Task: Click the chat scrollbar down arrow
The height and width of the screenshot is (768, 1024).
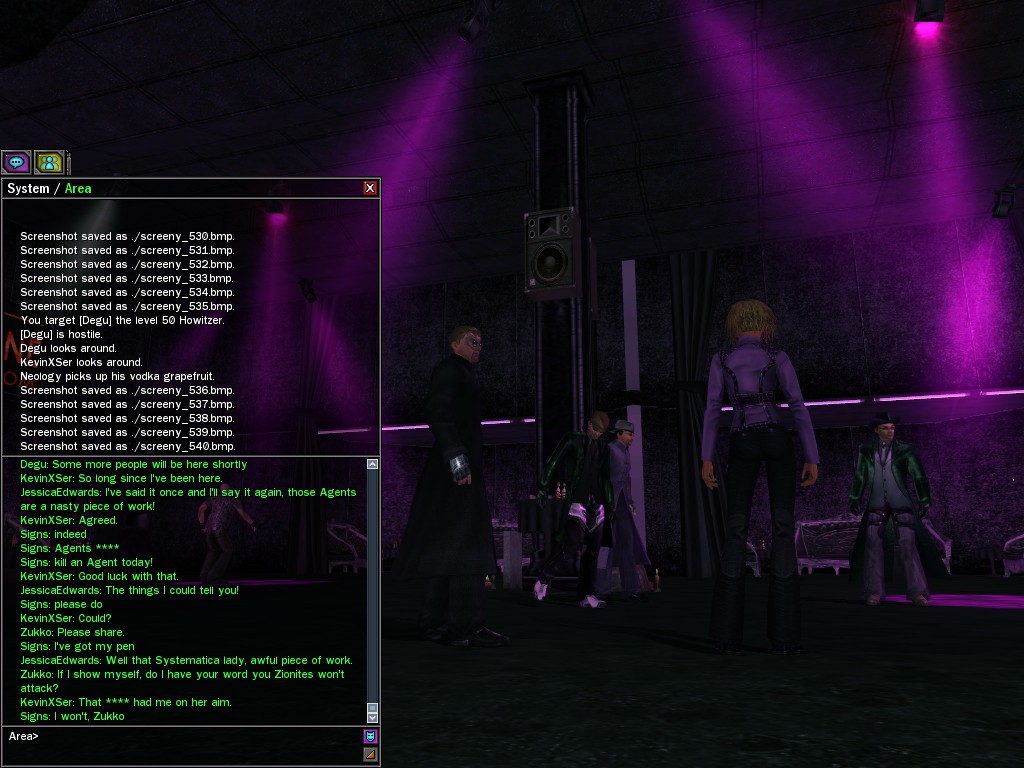Action: point(373,717)
